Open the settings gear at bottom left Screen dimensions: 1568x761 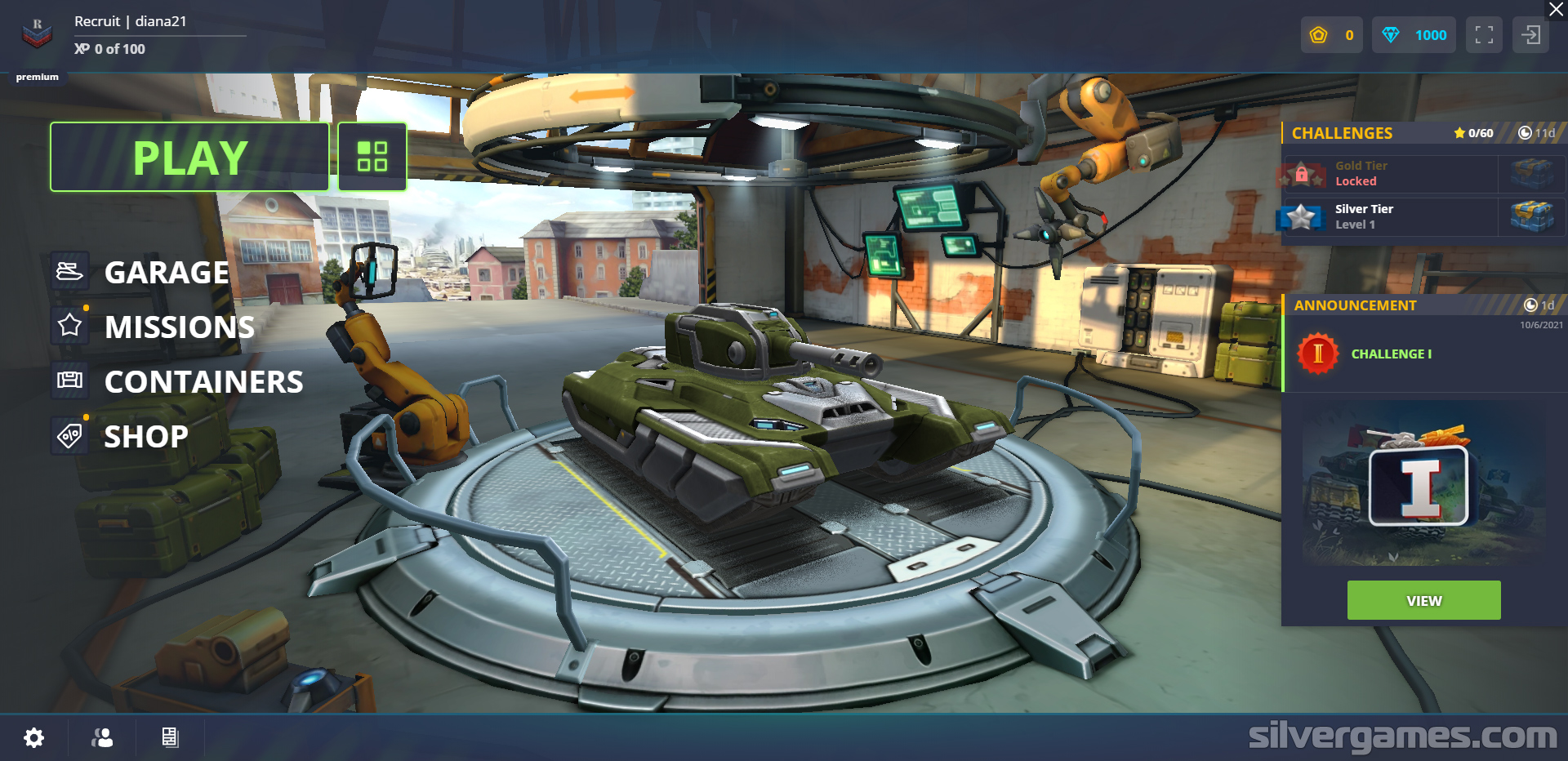[33, 738]
